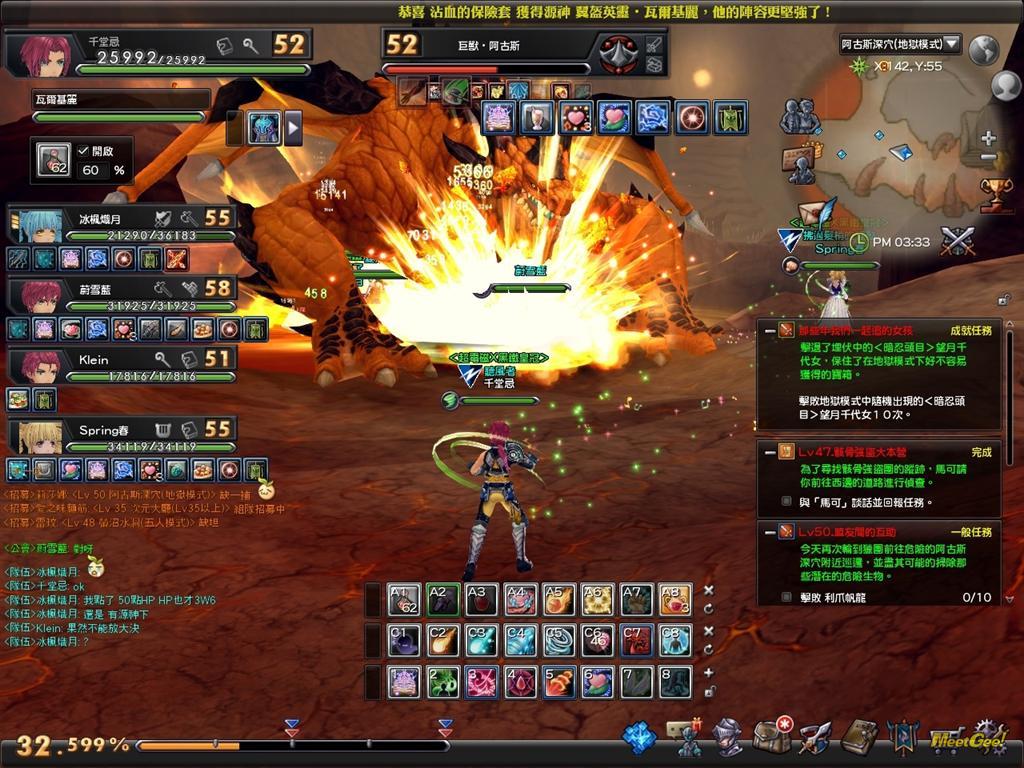Use the slot 6 peach item
The image size is (1024, 768).
(597, 682)
